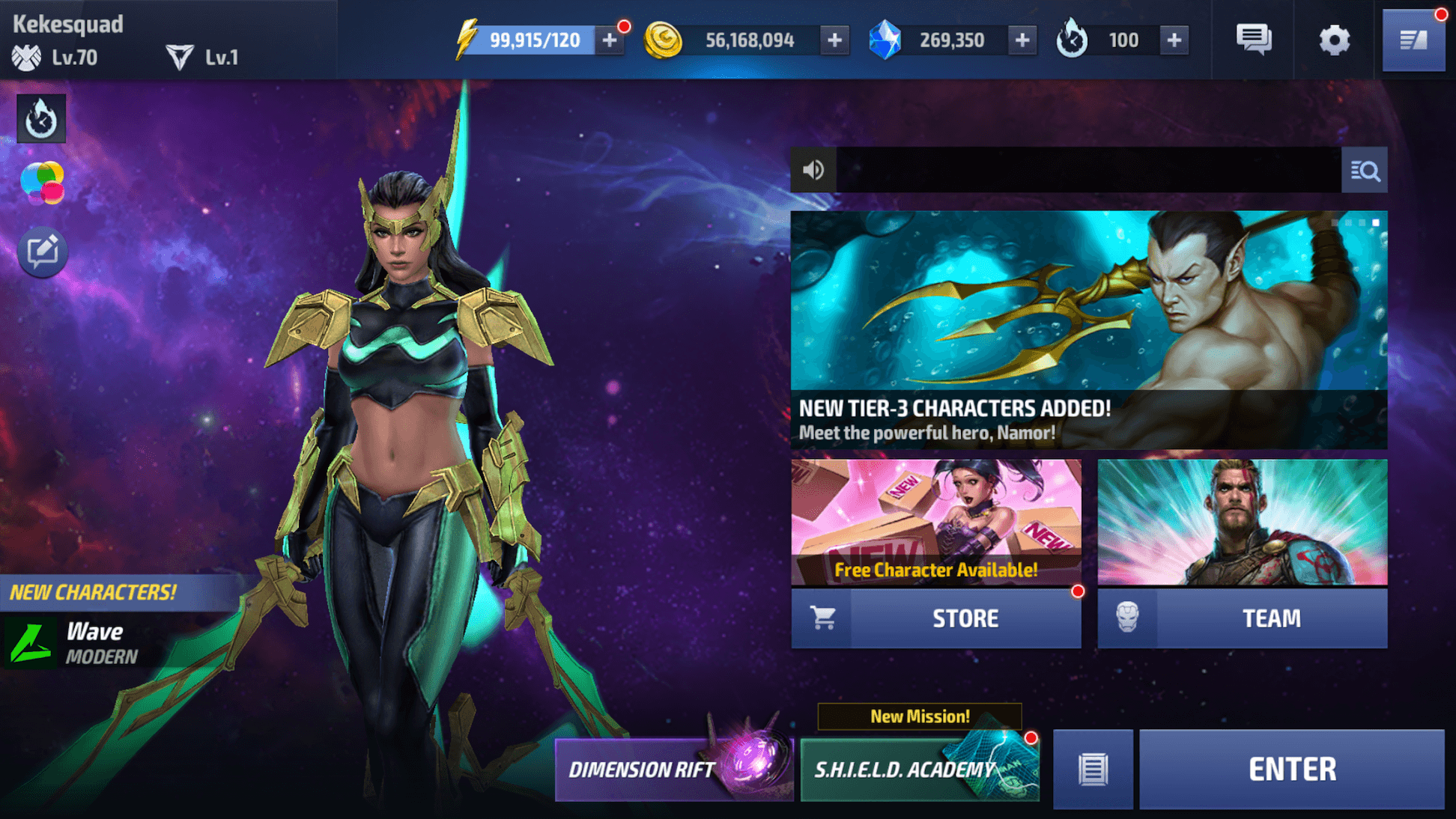1456x819 pixels.
Task: Open the Settings gear
Action: [1335, 40]
